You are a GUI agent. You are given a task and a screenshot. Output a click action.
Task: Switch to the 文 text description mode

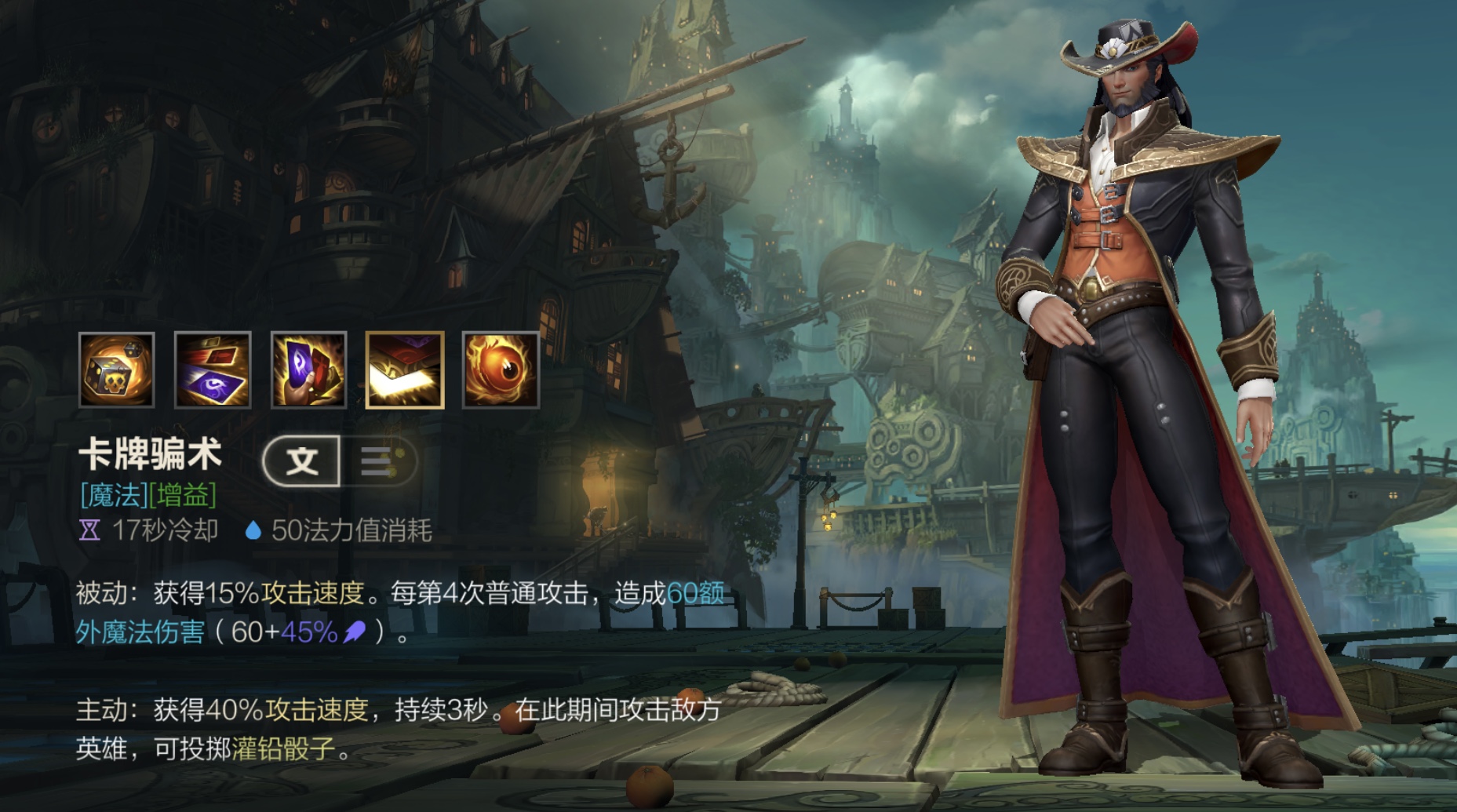click(303, 461)
